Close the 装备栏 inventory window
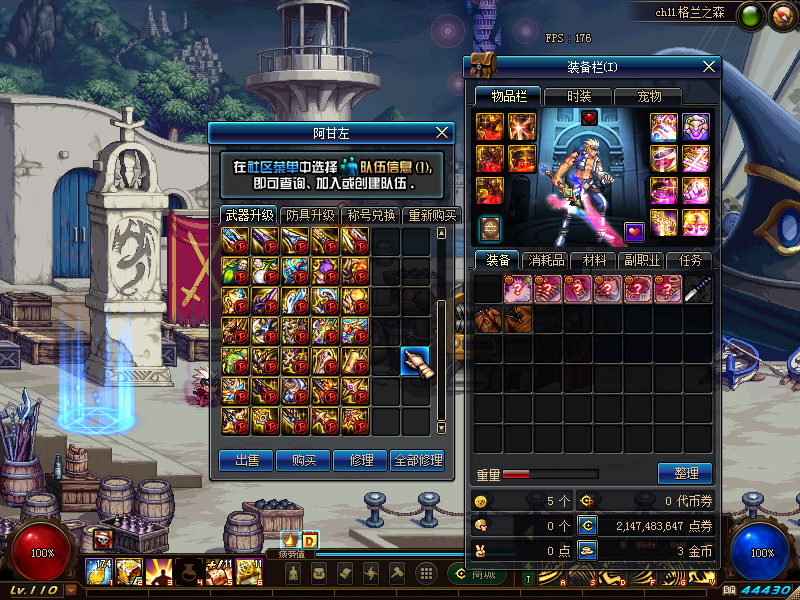Image resolution: width=800 pixels, height=600 pixels. coord(709,67)
